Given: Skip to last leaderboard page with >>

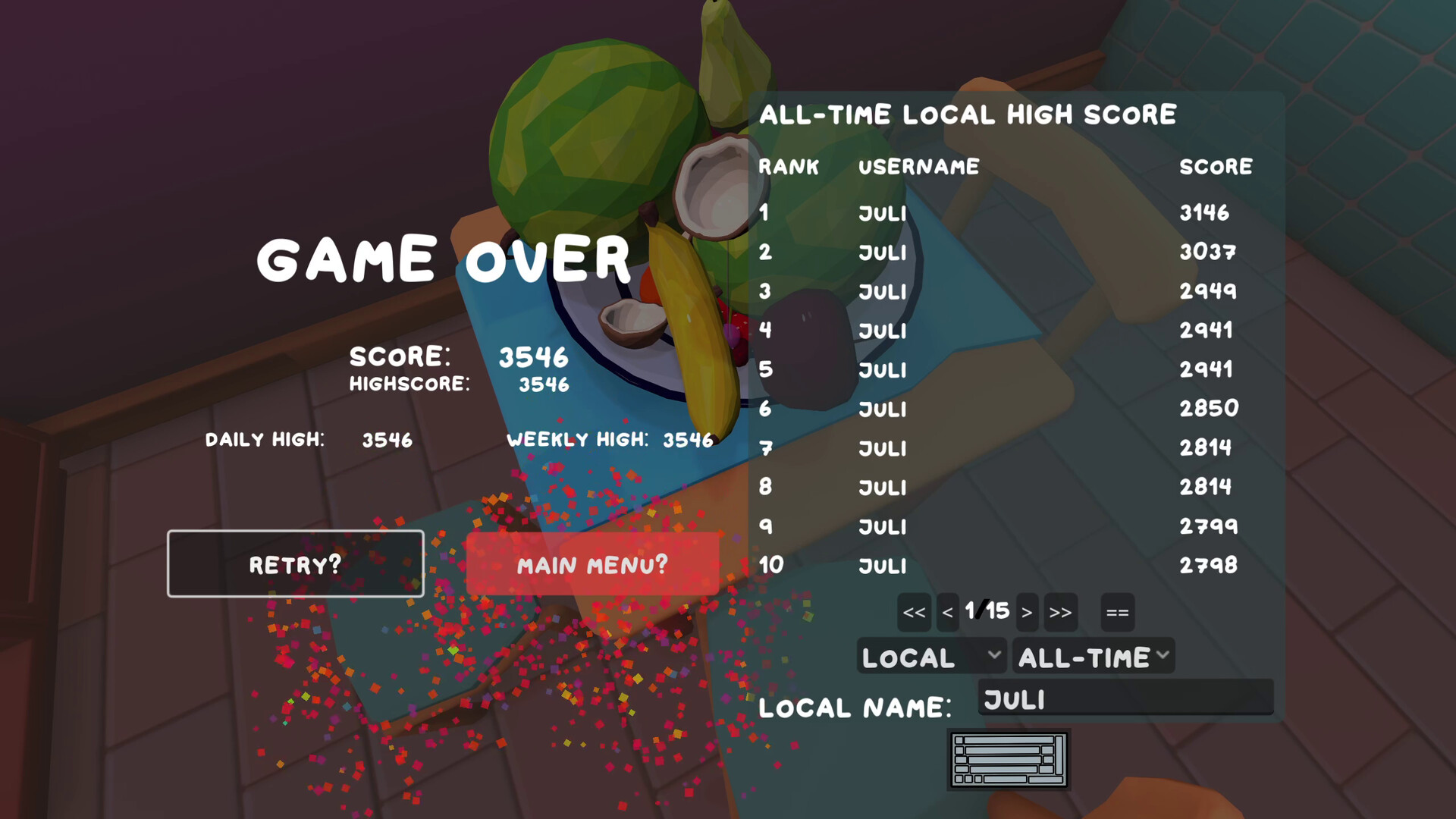Looking at the screenshot, I should click(1061, 612).
